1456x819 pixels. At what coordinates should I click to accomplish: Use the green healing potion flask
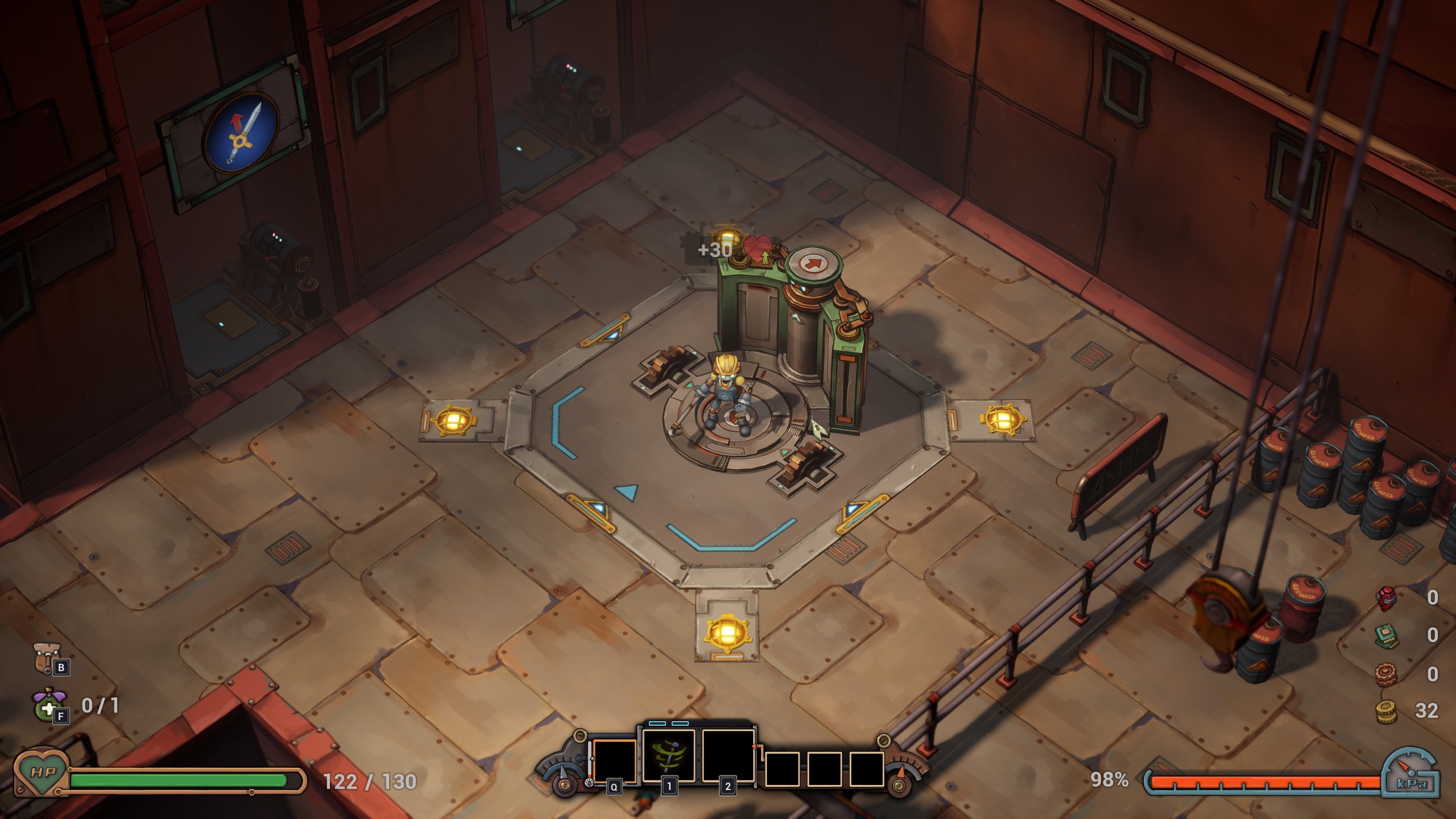(x=45, y=705)
